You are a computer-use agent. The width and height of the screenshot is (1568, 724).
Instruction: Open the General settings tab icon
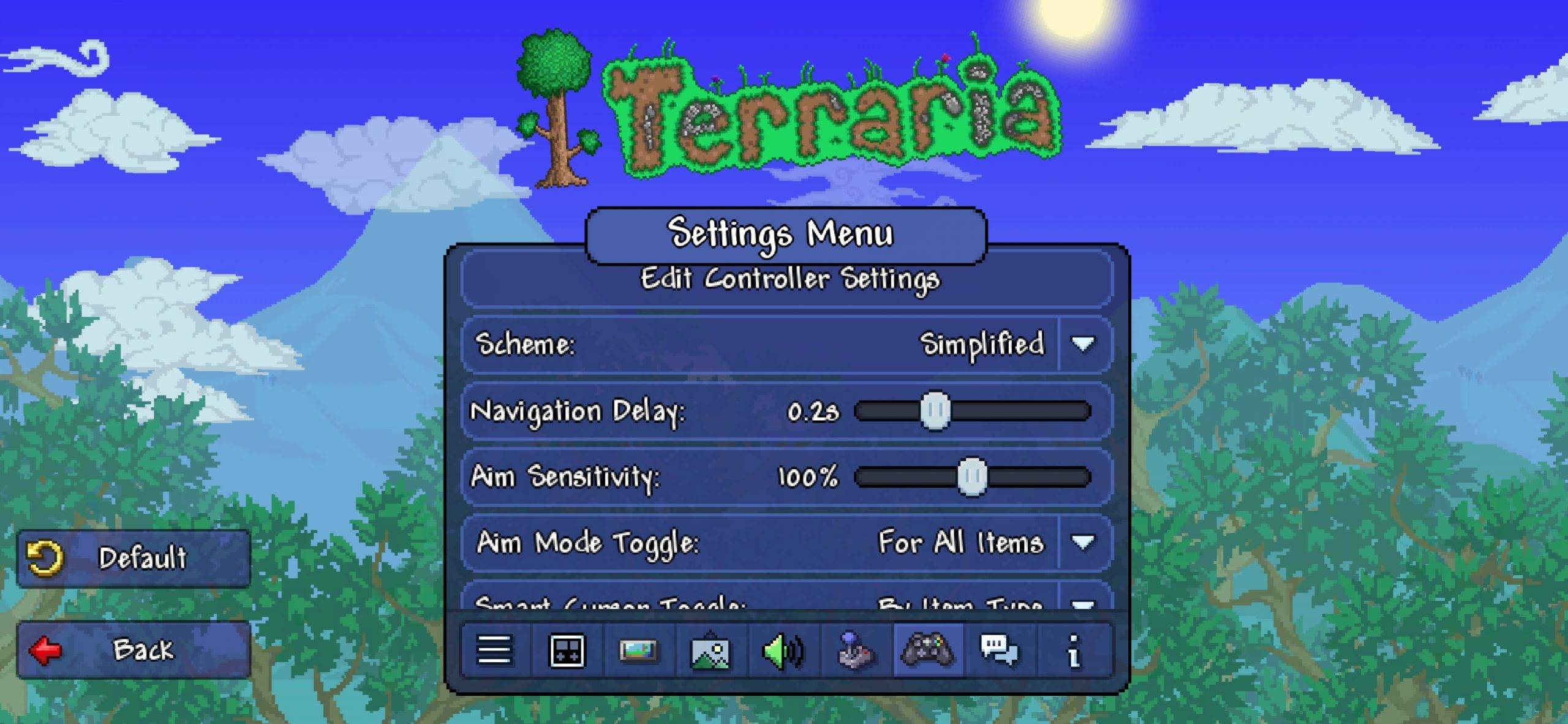(493, 651)
